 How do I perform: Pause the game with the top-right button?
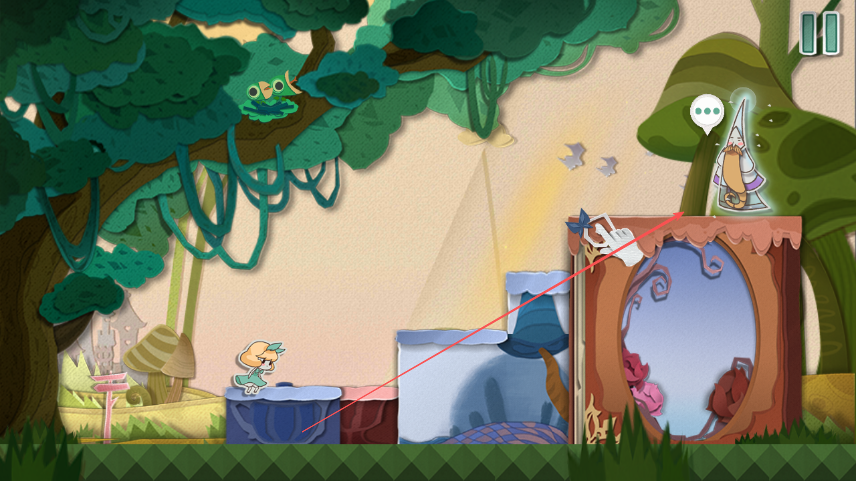point(819,34)
